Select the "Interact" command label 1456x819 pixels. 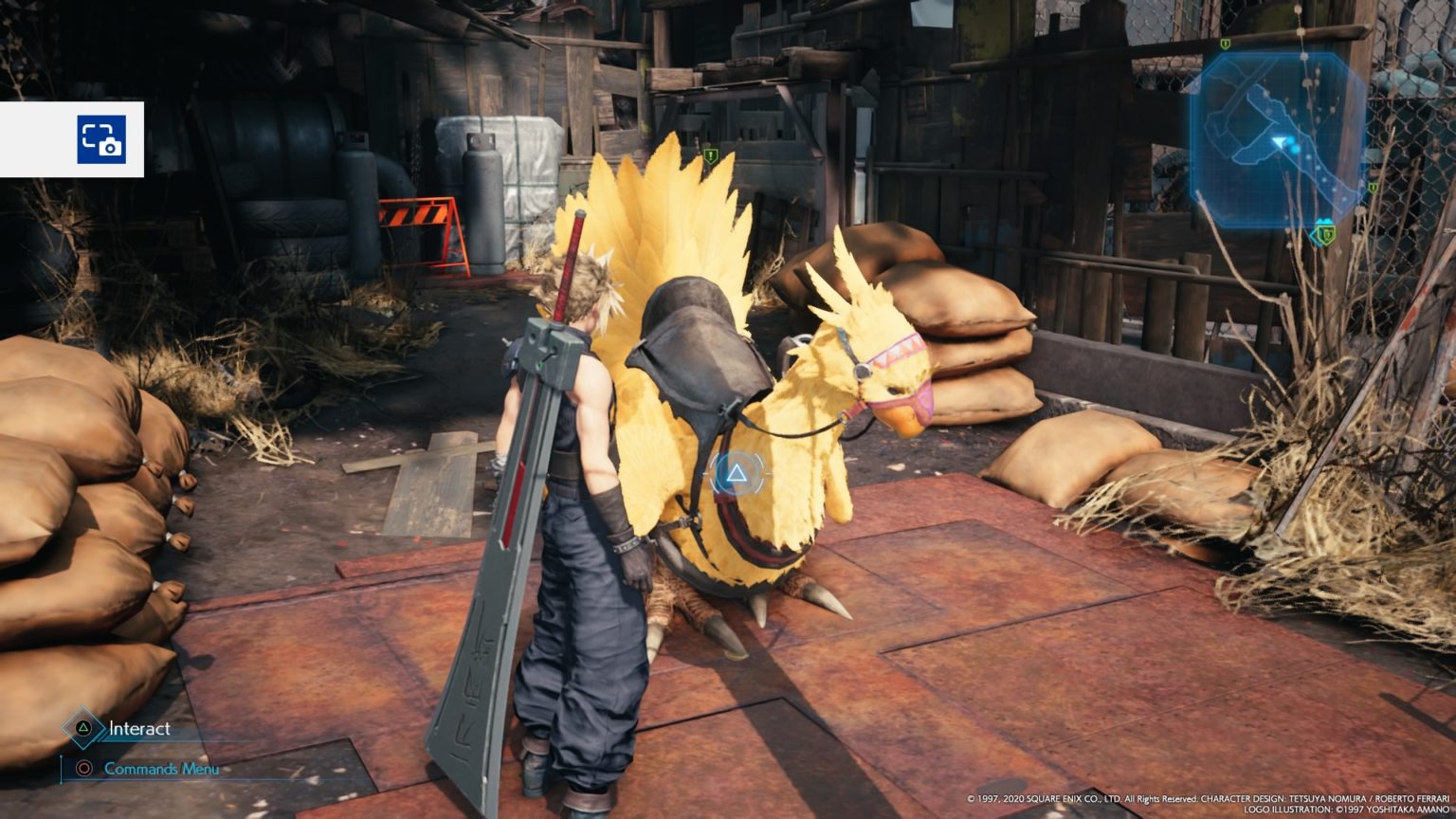pyautogui.click(x=138, y=729)
